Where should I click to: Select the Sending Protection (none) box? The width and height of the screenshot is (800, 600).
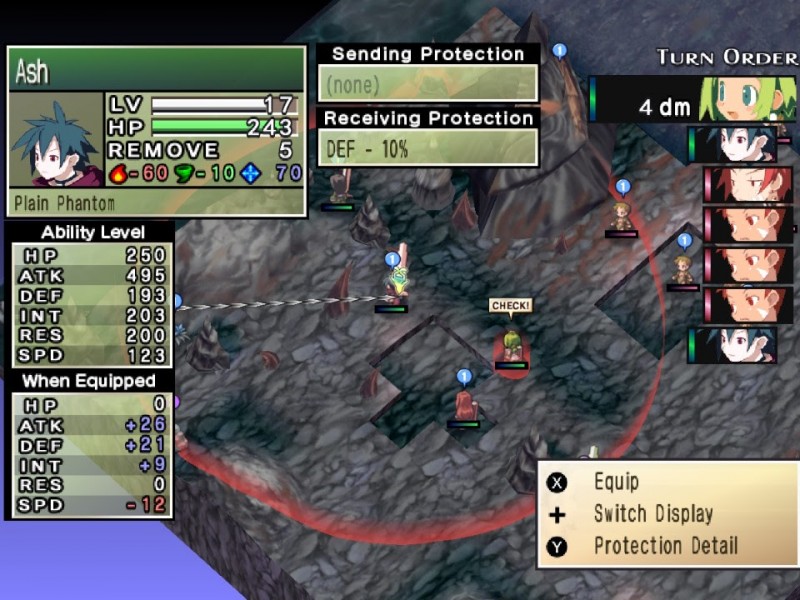(x=428, y=84)
